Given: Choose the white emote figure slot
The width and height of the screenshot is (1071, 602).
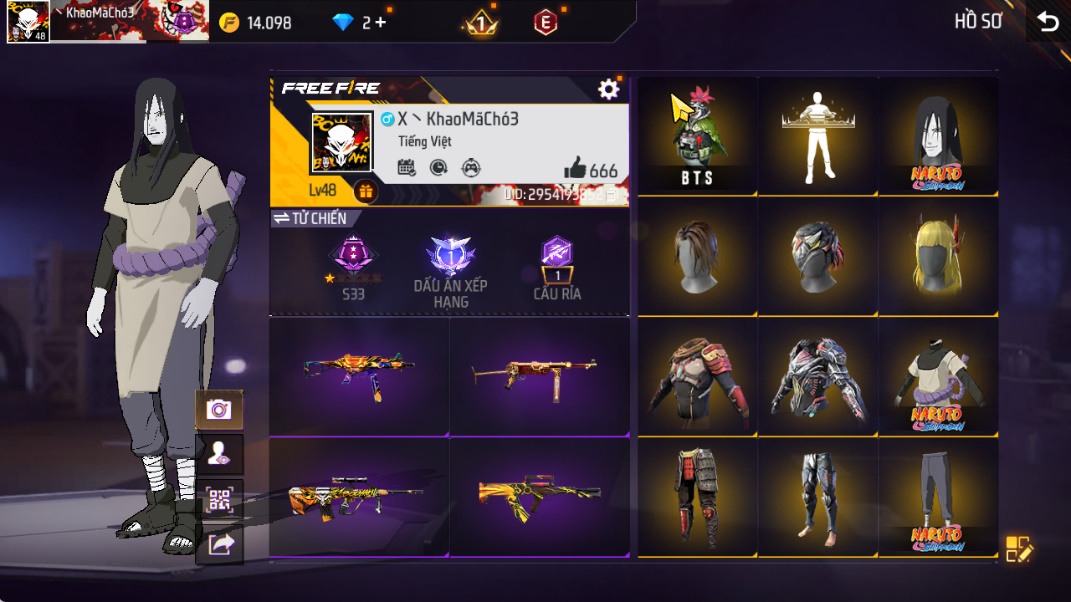Looking at the screenshot, I should click(x=818, y=136).
